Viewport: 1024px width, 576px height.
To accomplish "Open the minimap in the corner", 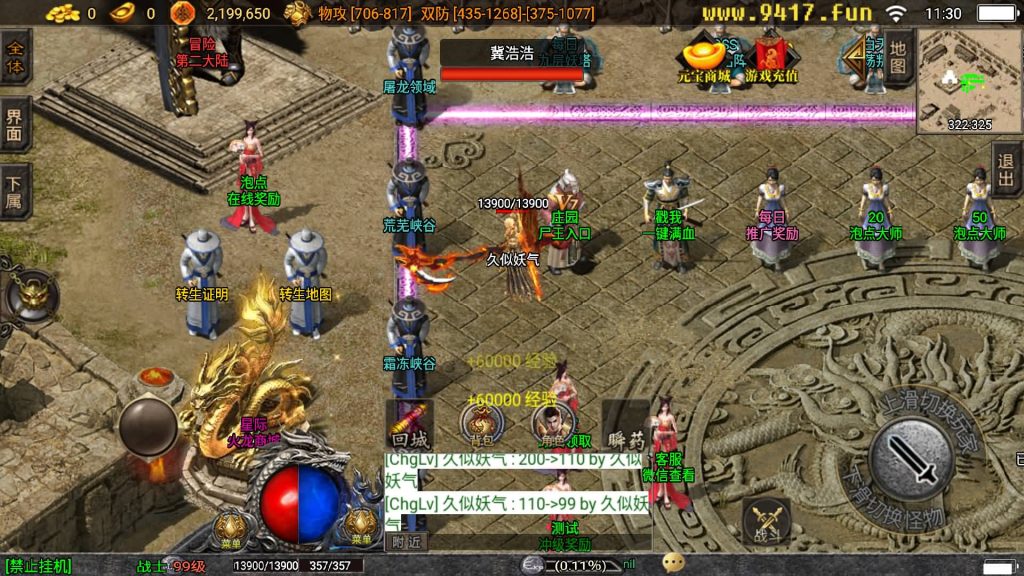I will [969, 80].
